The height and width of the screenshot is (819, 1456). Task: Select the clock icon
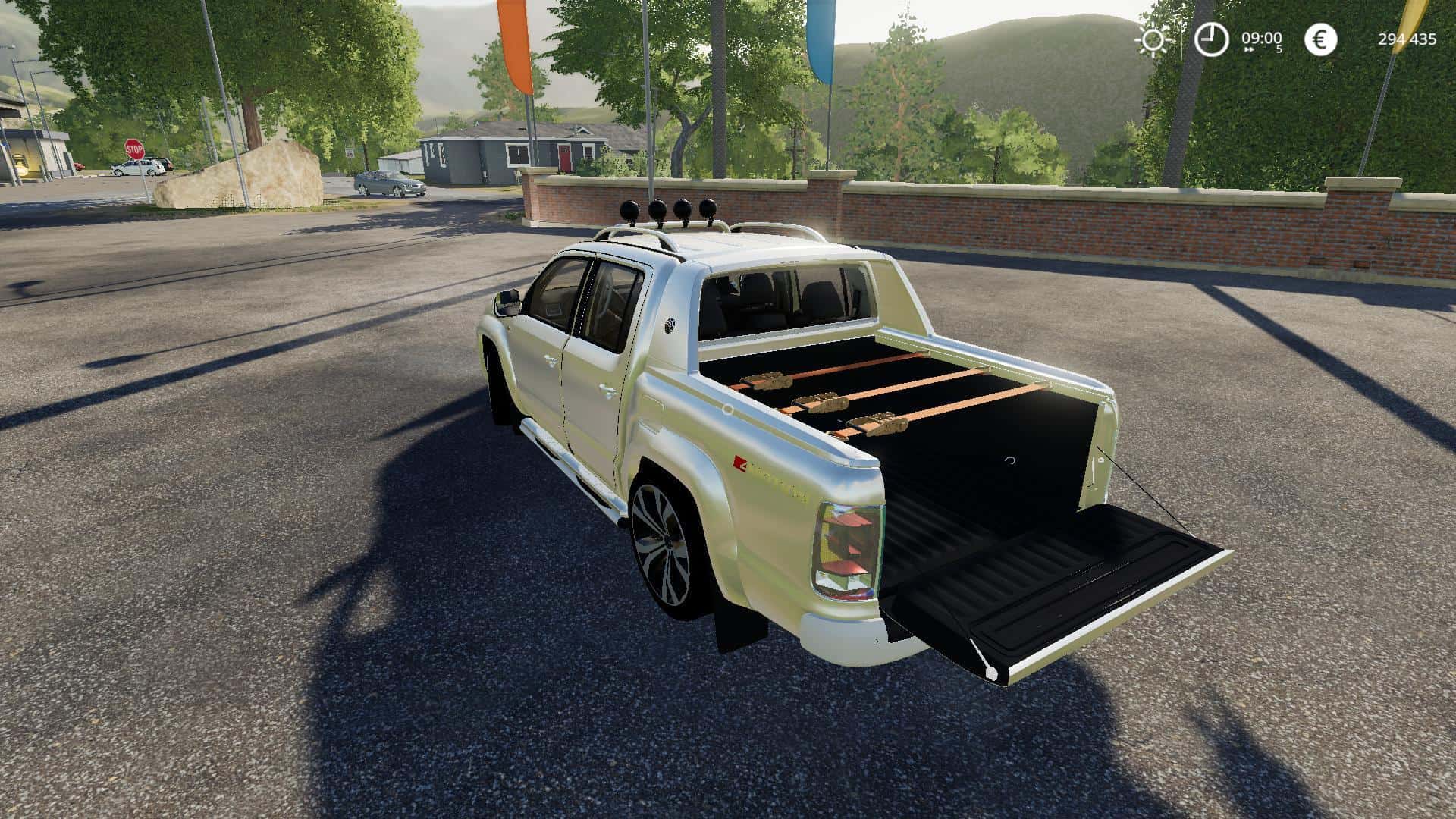[x=1211, y=39]
